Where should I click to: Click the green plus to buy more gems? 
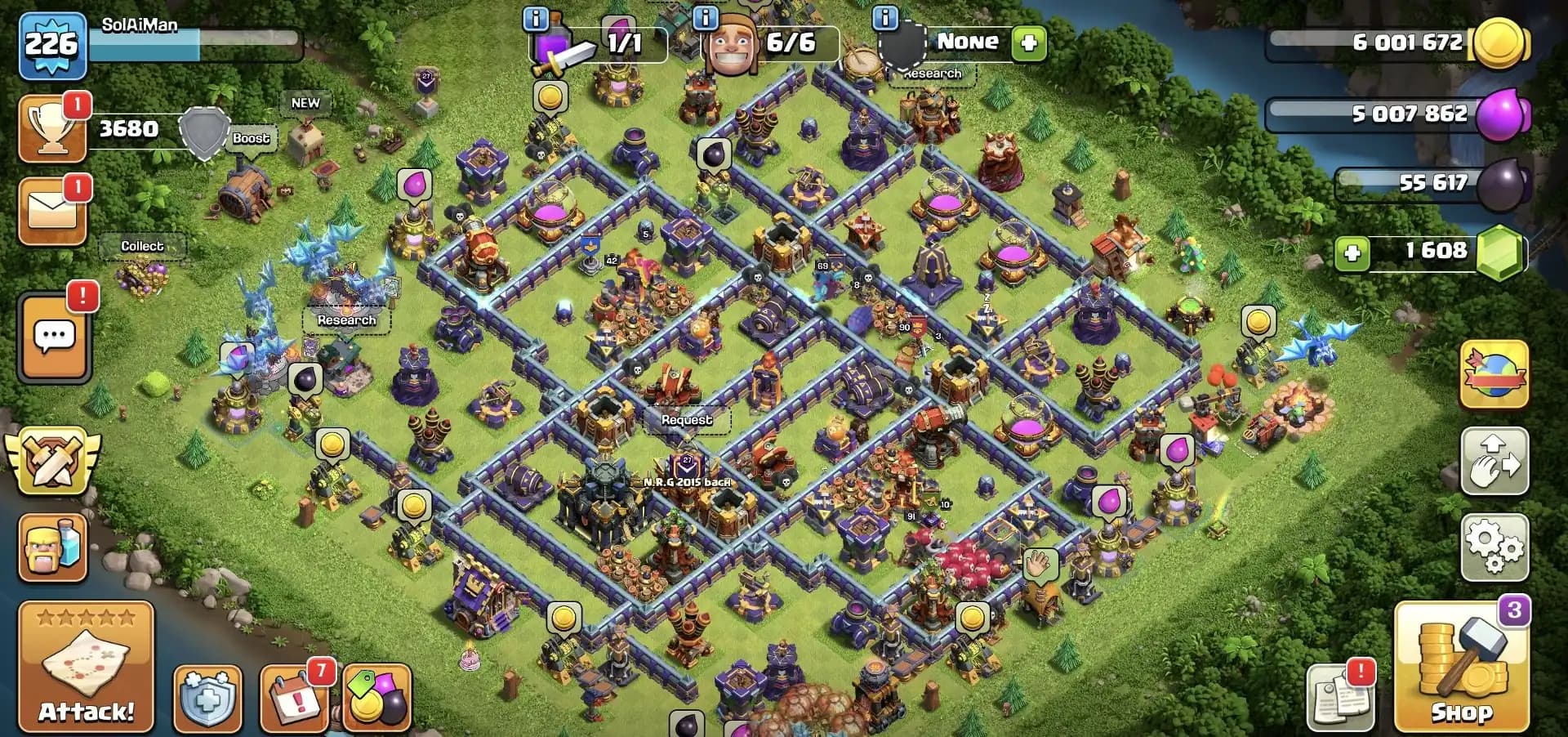tap(1352, 253)
